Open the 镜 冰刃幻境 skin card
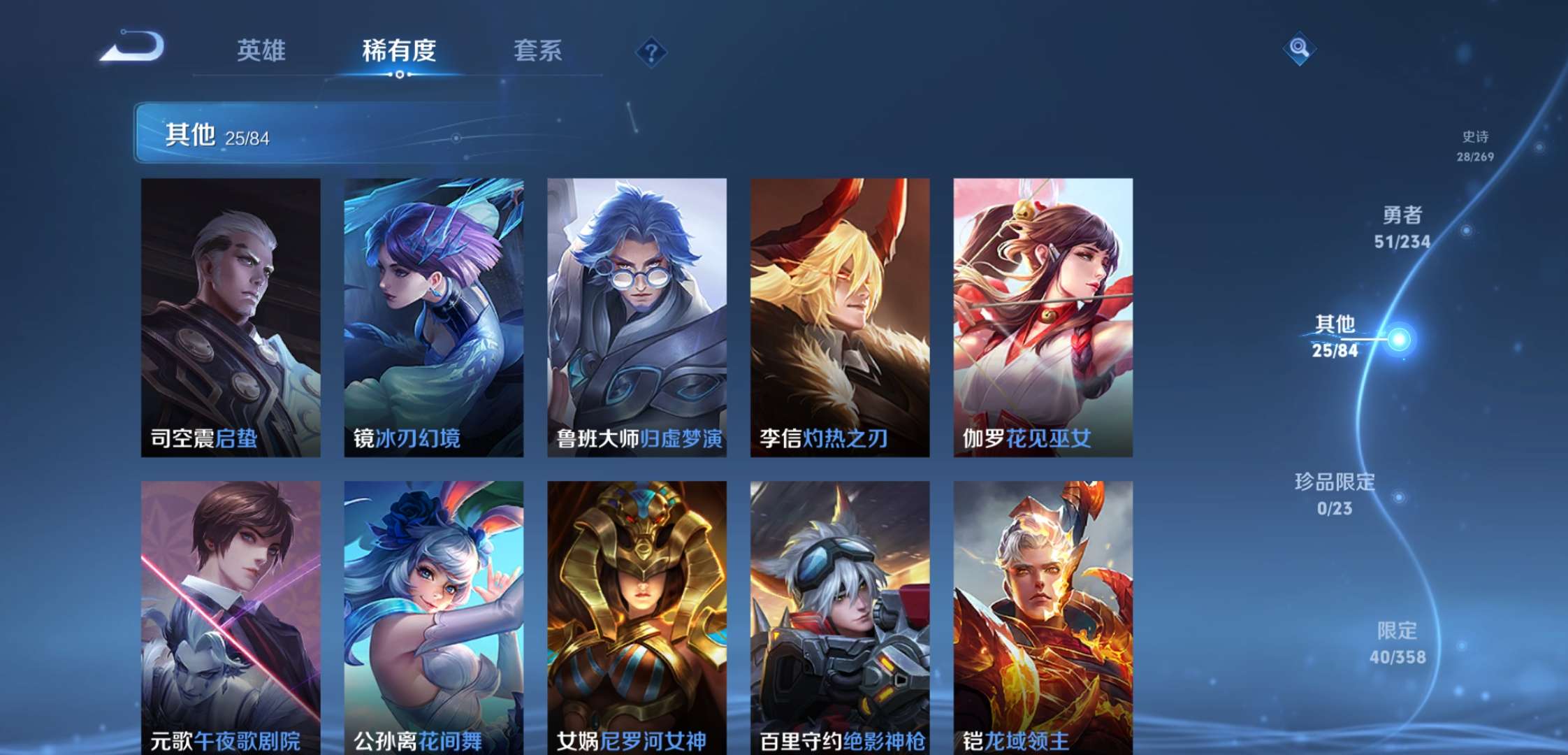The height and width of the screenshot is (755, 1568). pyautogui.click(x=433, y=317)
